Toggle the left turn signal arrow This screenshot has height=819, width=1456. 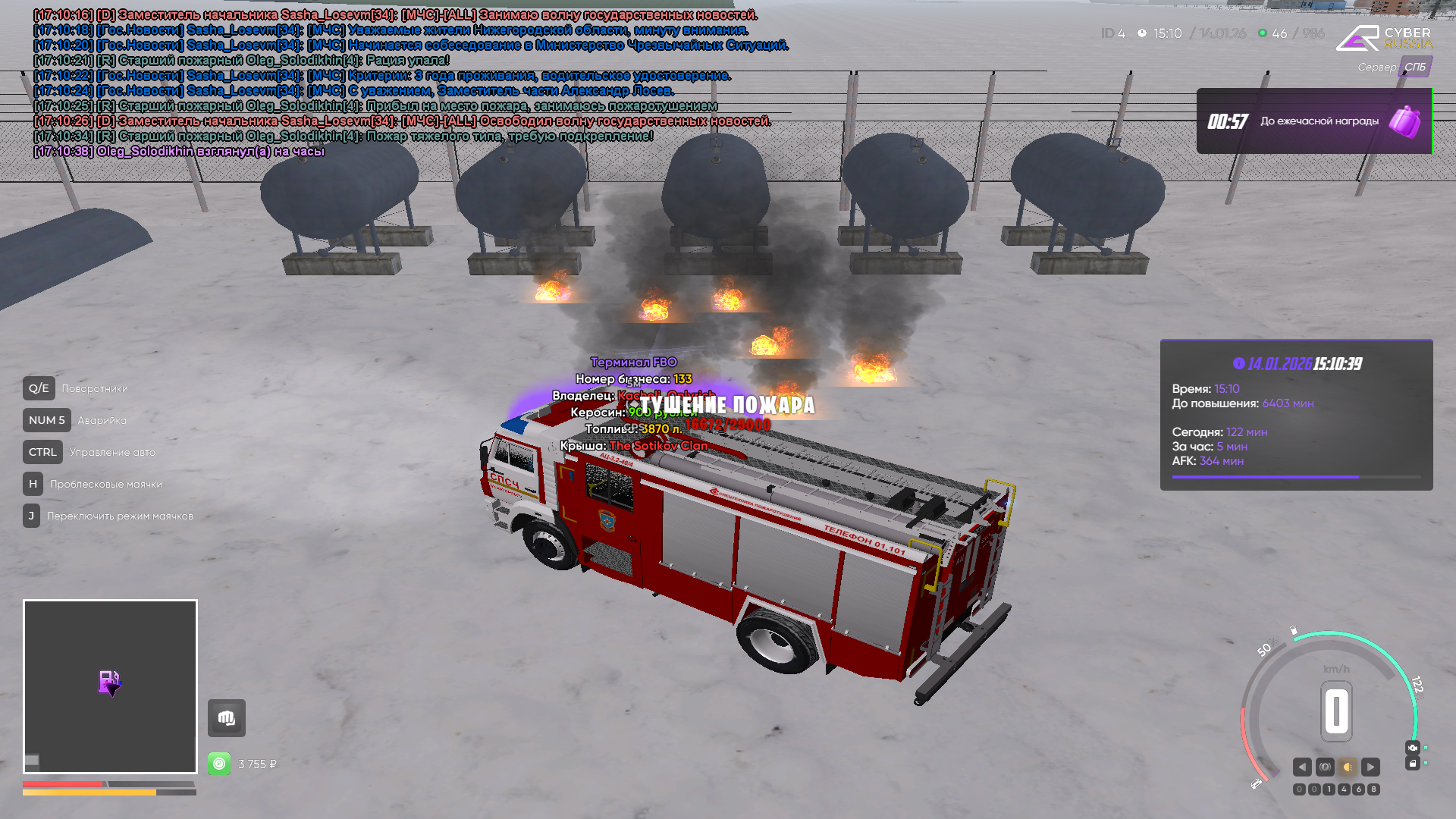(x=1302, y=767)
